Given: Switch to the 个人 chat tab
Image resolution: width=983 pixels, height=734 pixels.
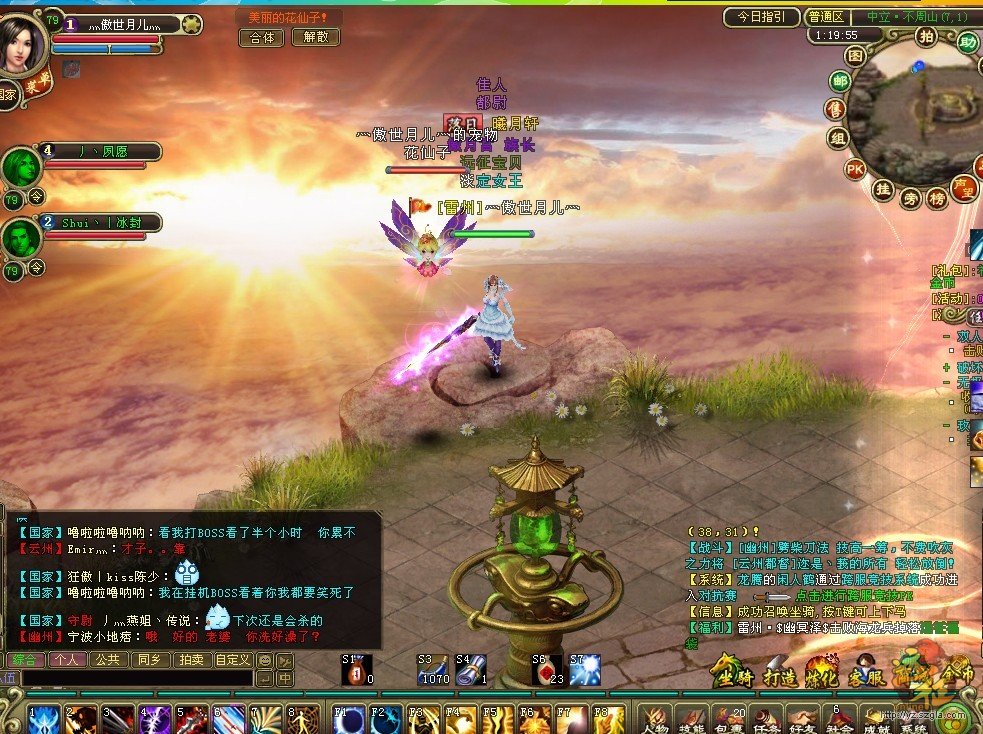Looking at the screenshot, I should pos(68,660).
